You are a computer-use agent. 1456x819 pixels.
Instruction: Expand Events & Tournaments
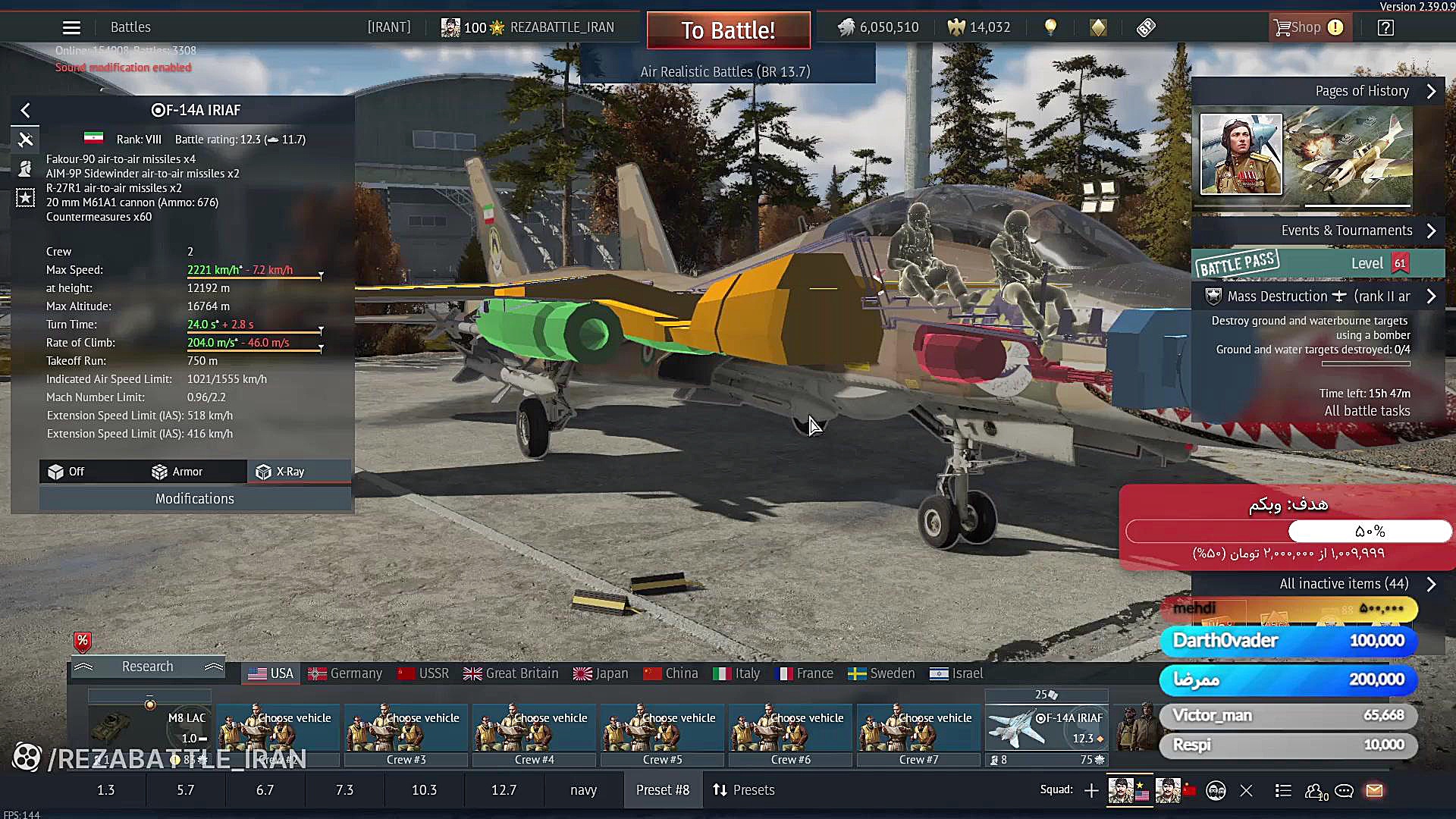pos(1346,231)
